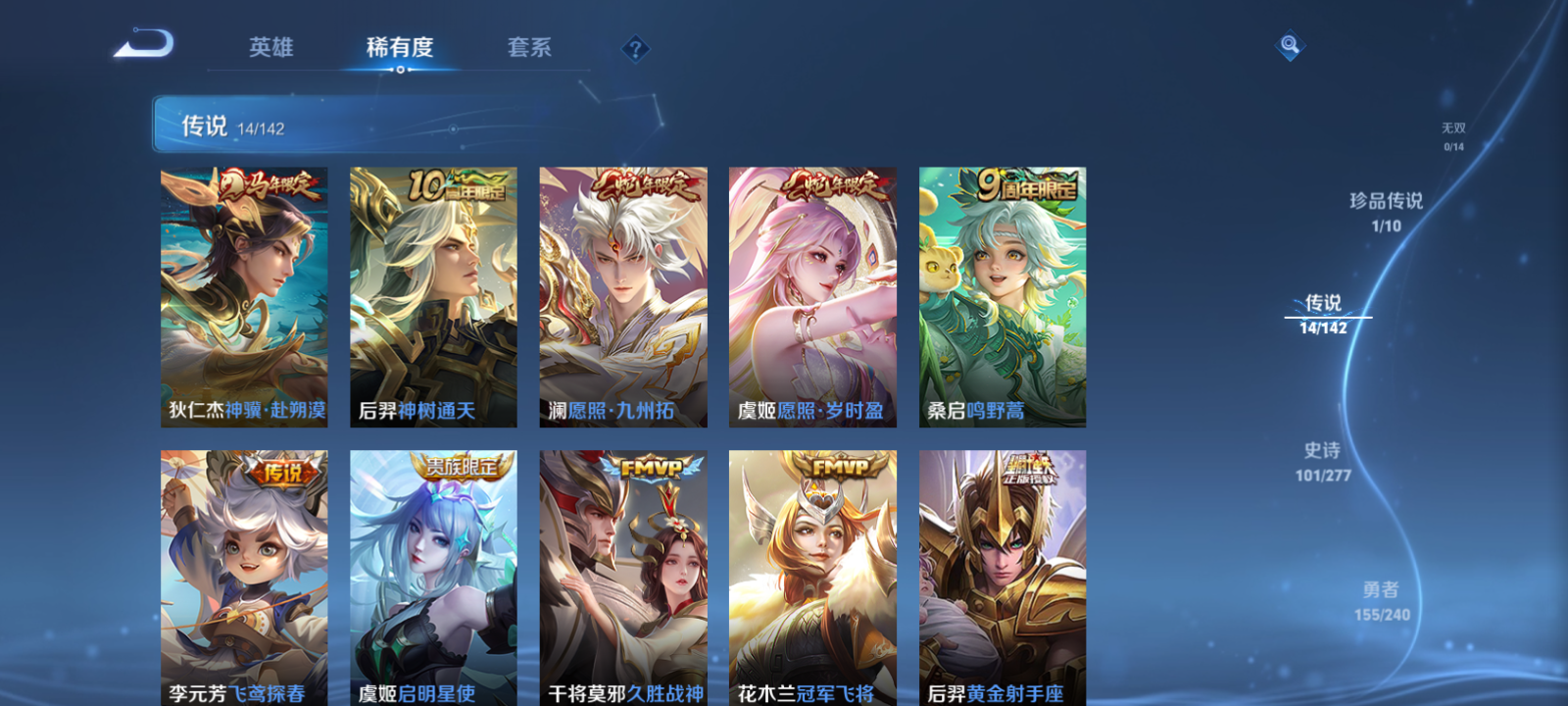Screen dimensions: 1568x706
Task: Switch to the 套系 tab
Action: click(x=530, y=47)
